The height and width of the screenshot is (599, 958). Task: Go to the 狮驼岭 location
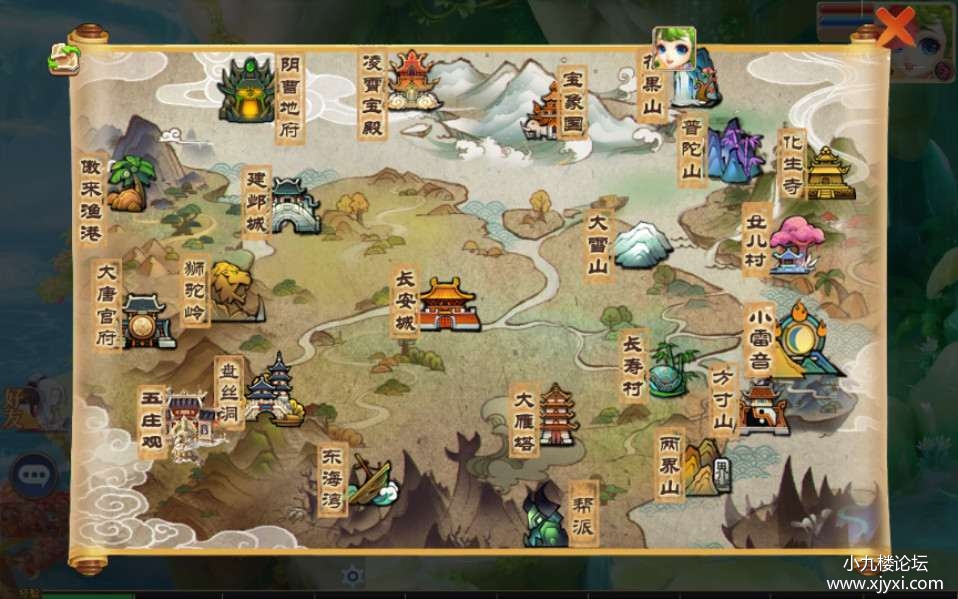coord(231,288)
